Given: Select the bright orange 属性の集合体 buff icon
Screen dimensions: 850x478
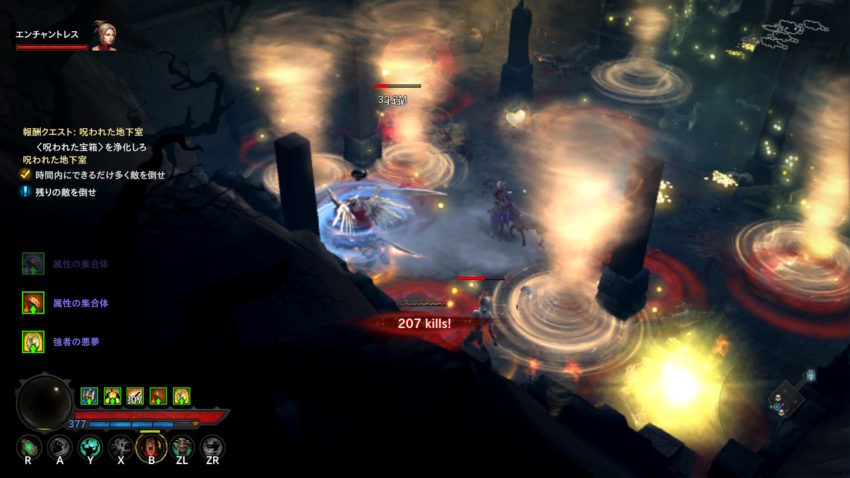Looking at the screenshot, I should [34, 302].
